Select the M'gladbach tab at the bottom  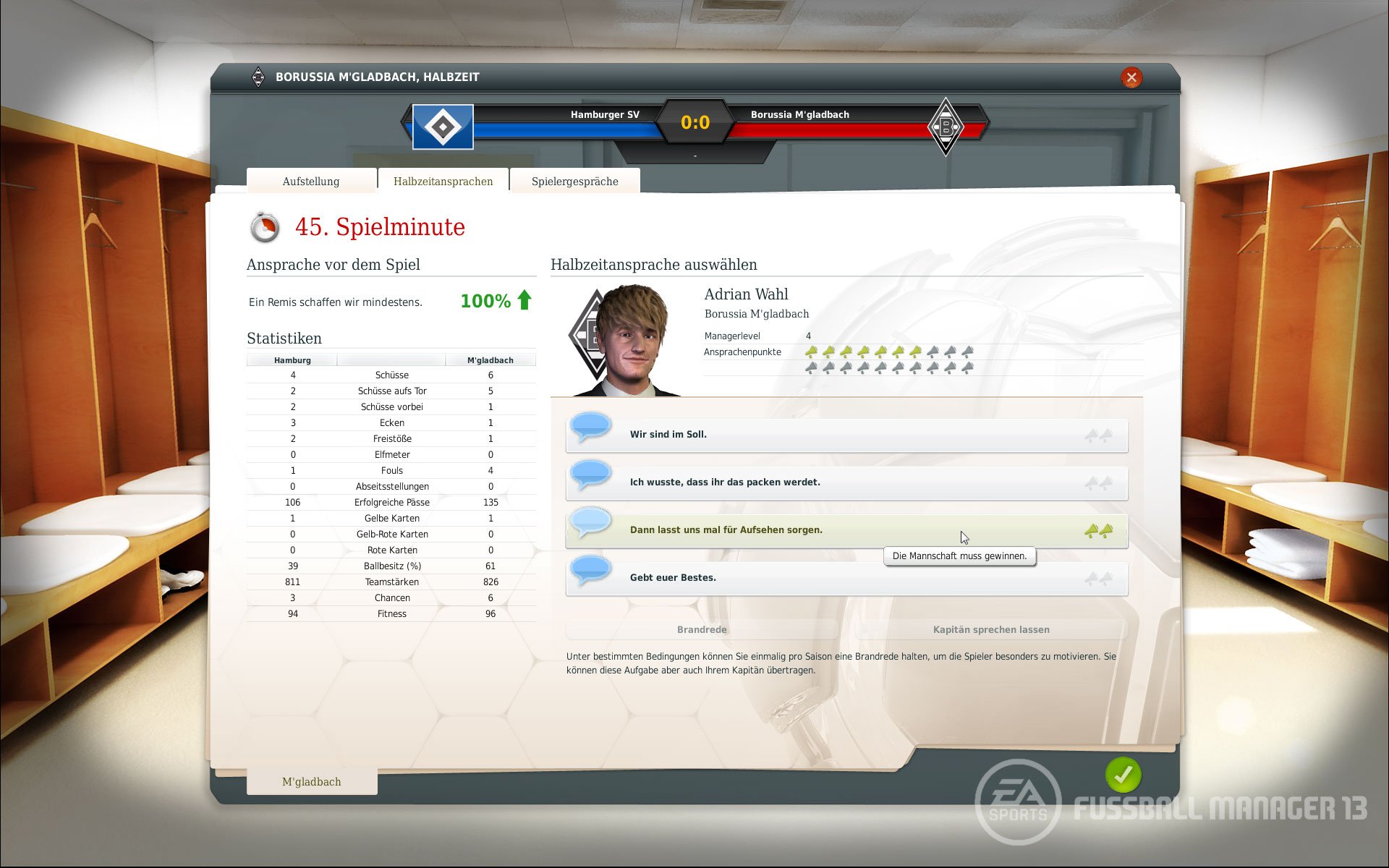coord(312,782)
